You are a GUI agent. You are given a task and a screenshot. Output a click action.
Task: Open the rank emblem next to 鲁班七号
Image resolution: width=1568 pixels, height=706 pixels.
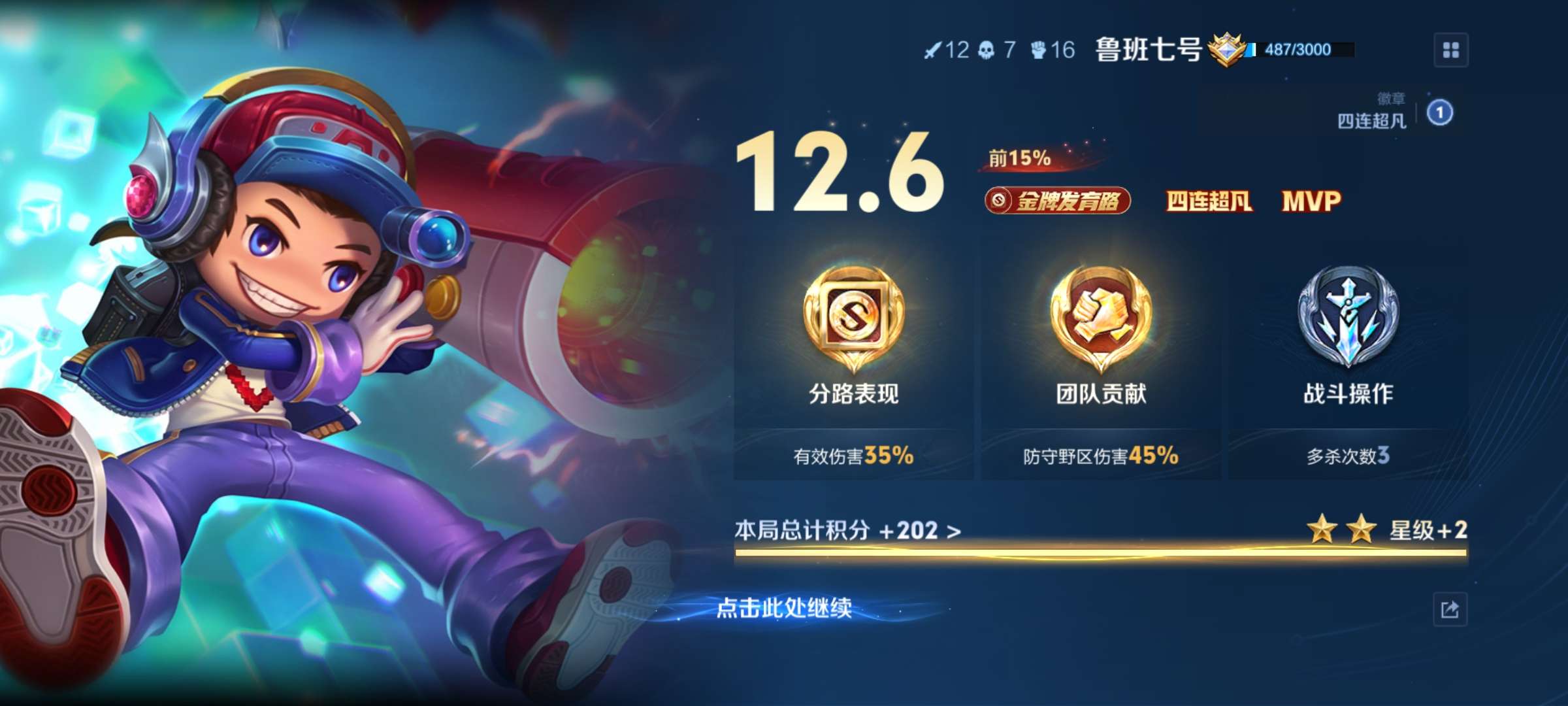click(1228, 51)
